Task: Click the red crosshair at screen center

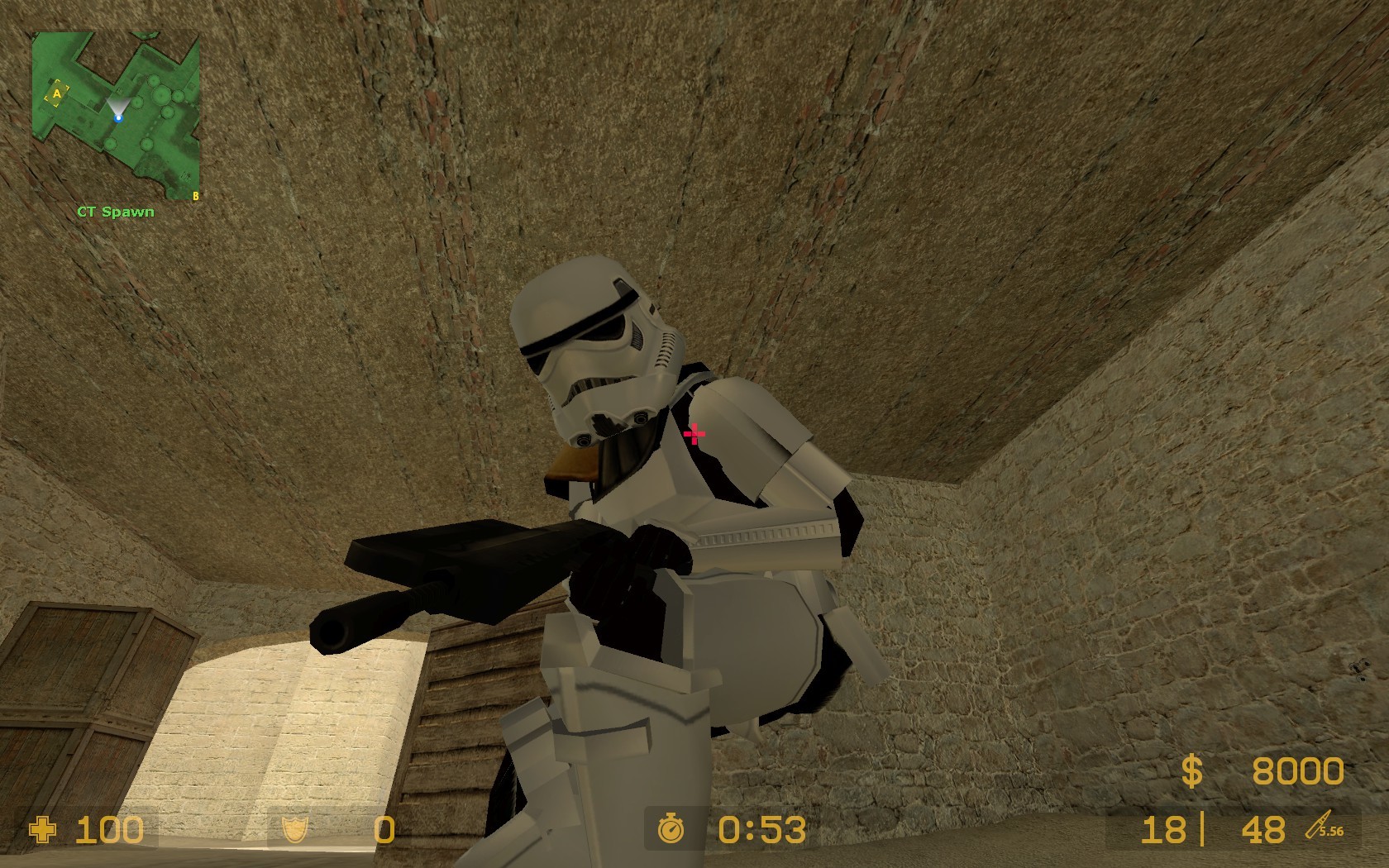Action: pos(694,434)
